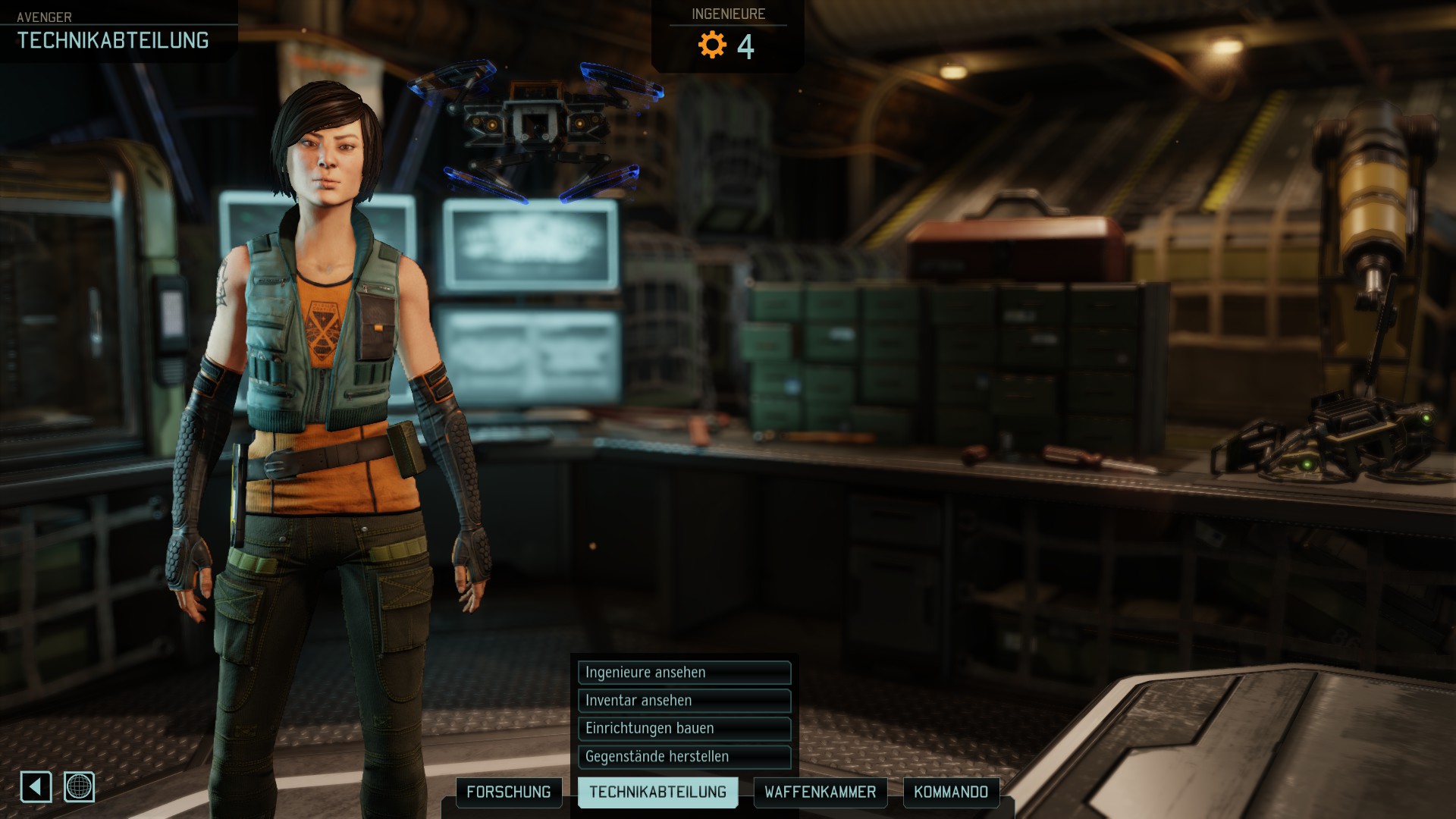Open the globe map view
1456x819 pixels.
pos(79,787)
